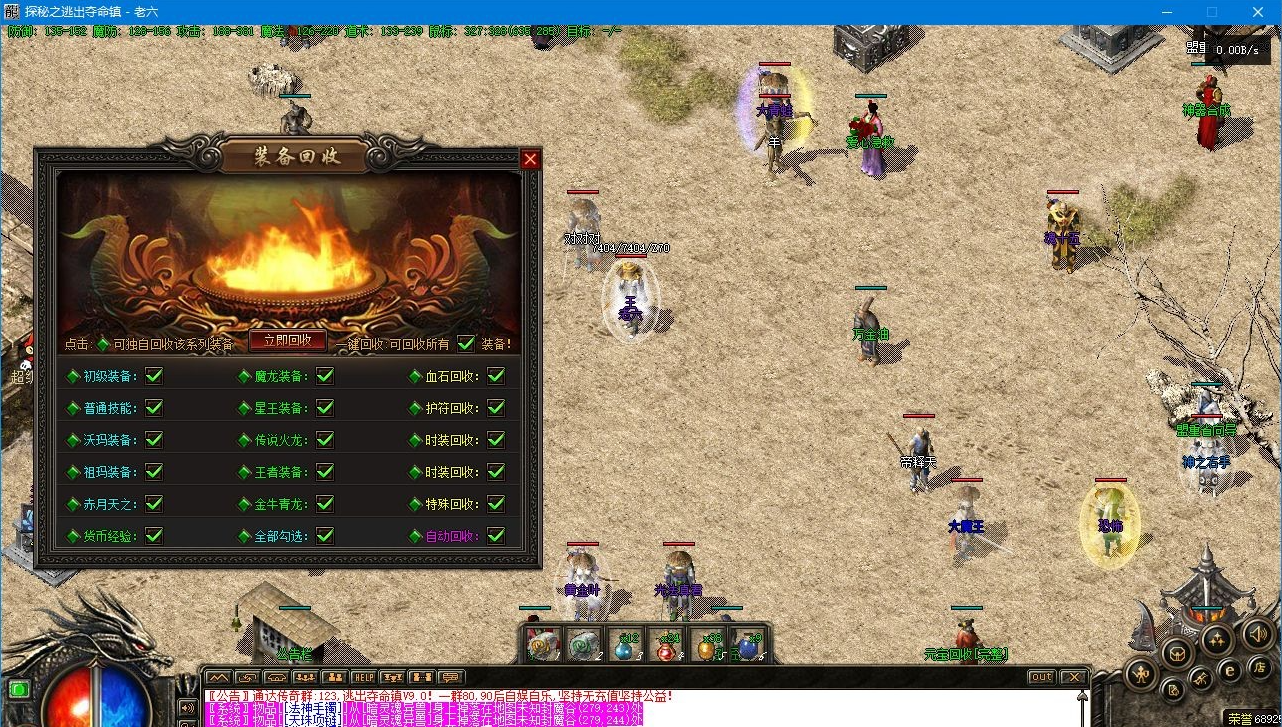Click the scroll-up arrow beside the chat input
This screenshot has width=1282, height=727.
coord(1082,696)
